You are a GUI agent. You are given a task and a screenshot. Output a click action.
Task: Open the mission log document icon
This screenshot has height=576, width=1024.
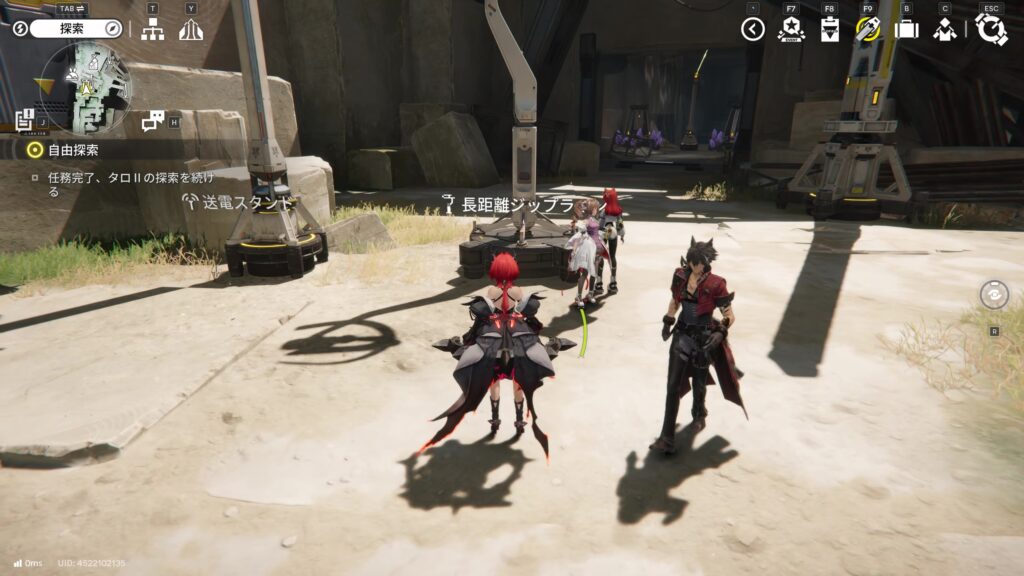tap(25, 121)
